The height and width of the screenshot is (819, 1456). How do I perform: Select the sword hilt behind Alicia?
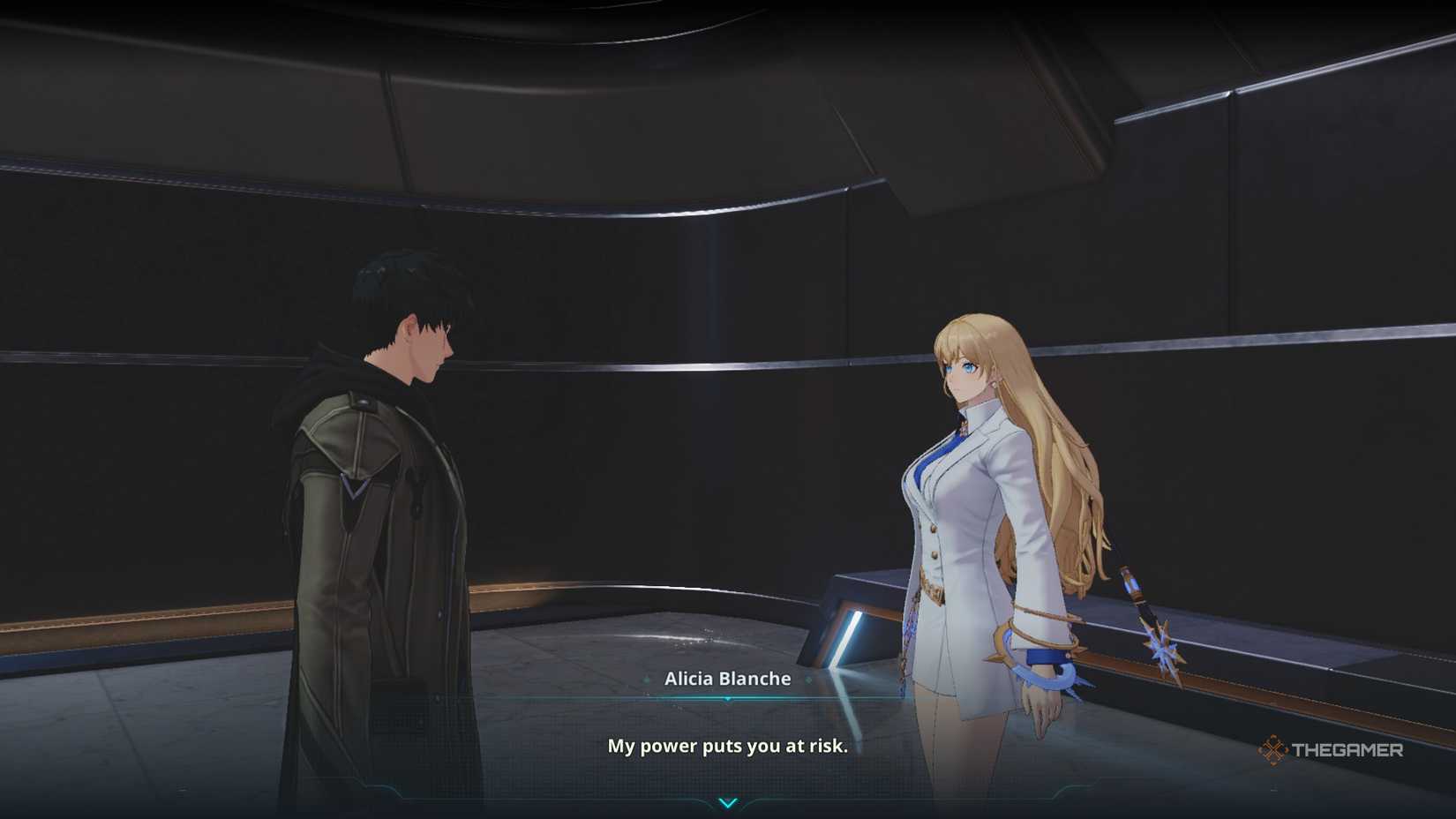(1130, 582)
